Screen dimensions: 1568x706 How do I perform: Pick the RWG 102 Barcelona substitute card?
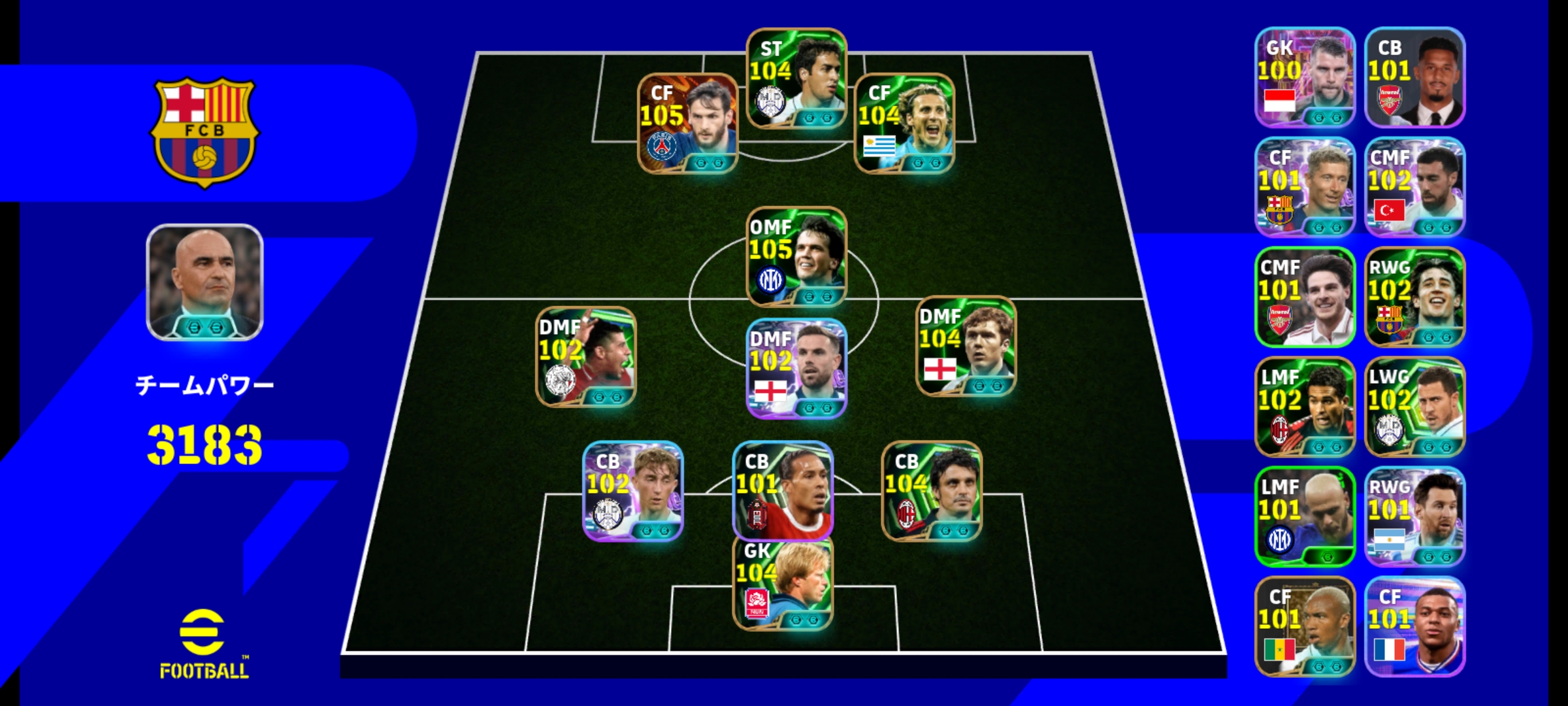1414,297
